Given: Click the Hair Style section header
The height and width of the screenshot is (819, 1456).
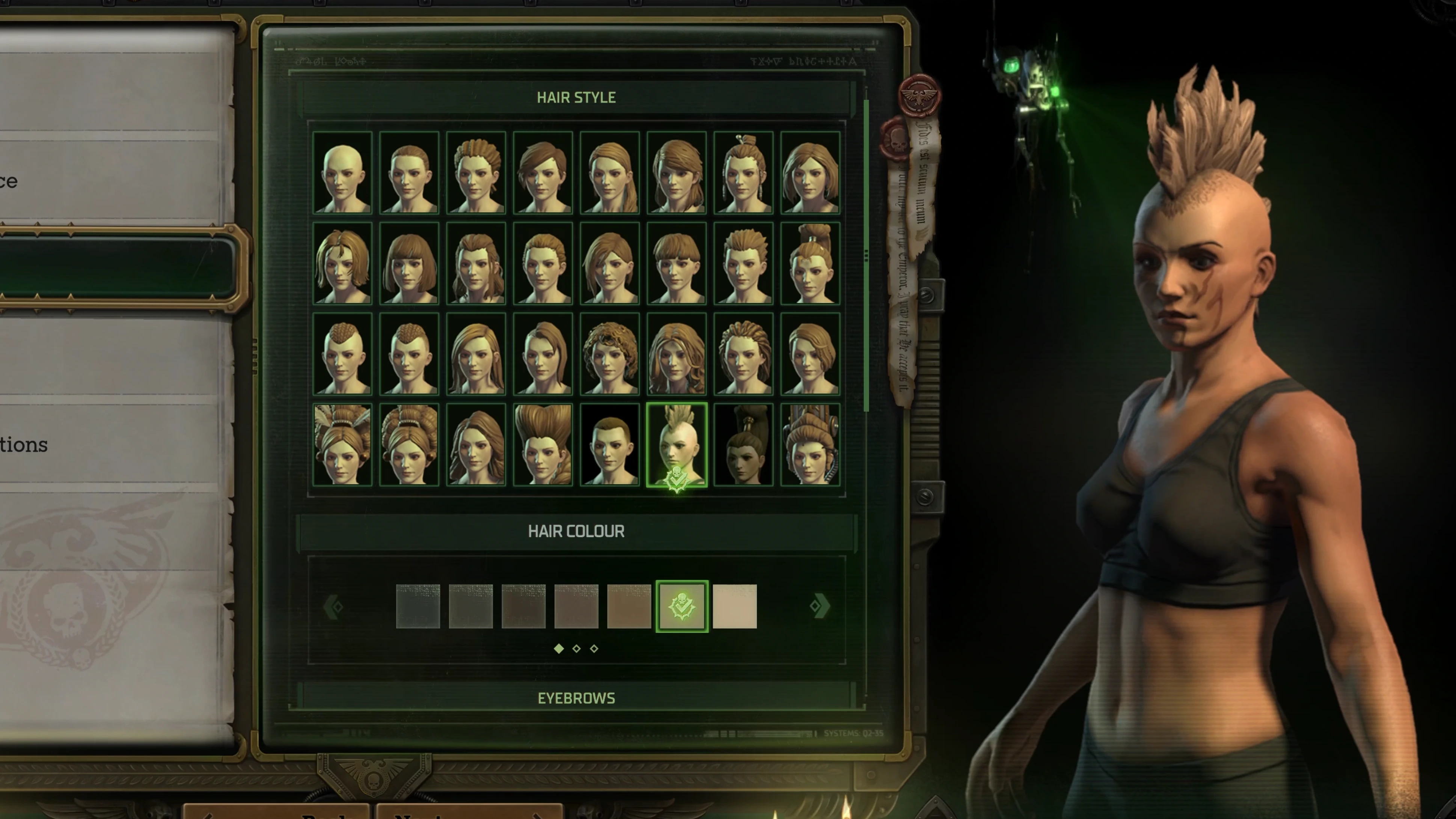Looking at the screenshot, I should (x=576, y=97).
